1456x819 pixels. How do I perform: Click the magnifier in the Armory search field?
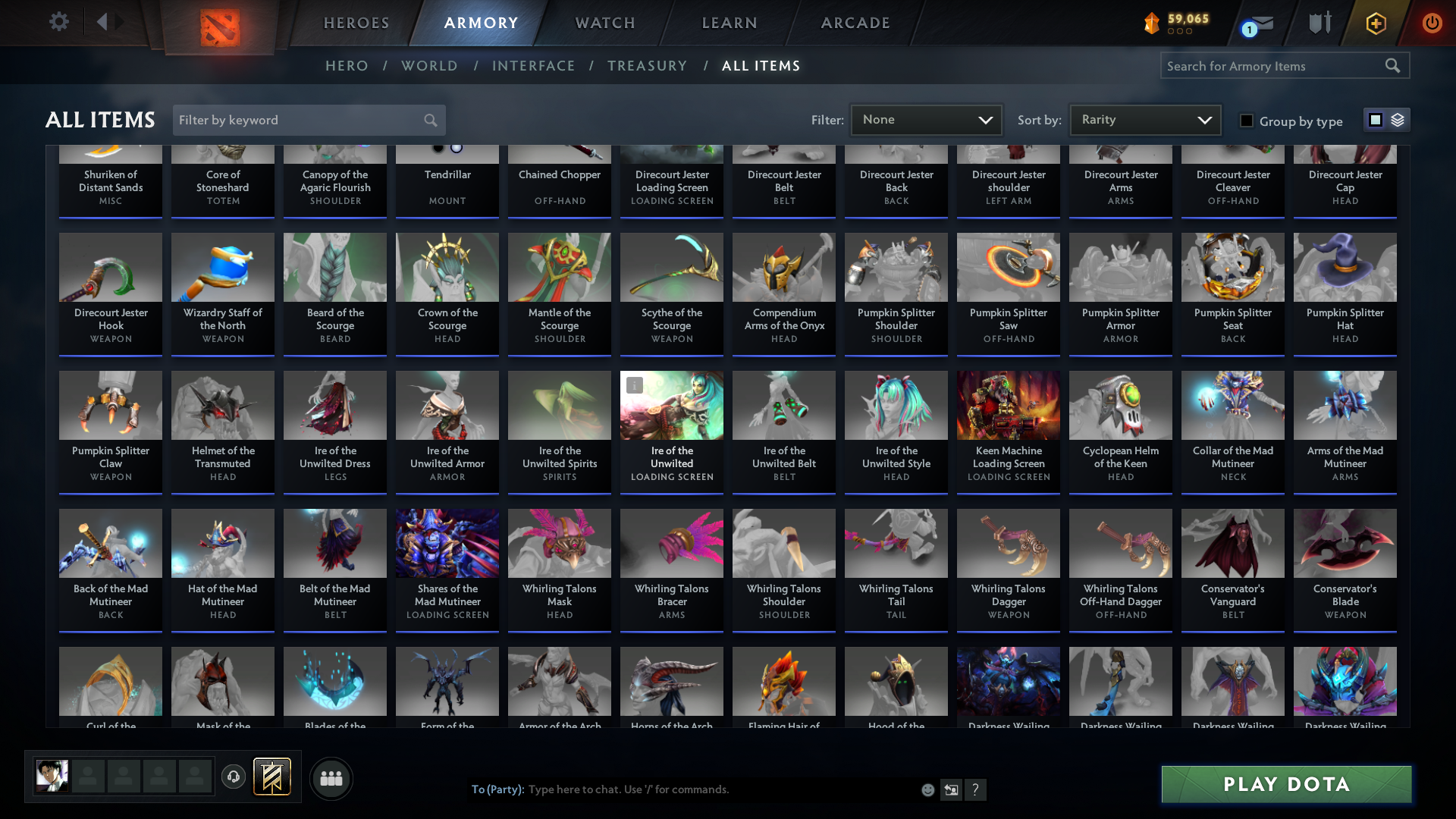coord(1394,65)
